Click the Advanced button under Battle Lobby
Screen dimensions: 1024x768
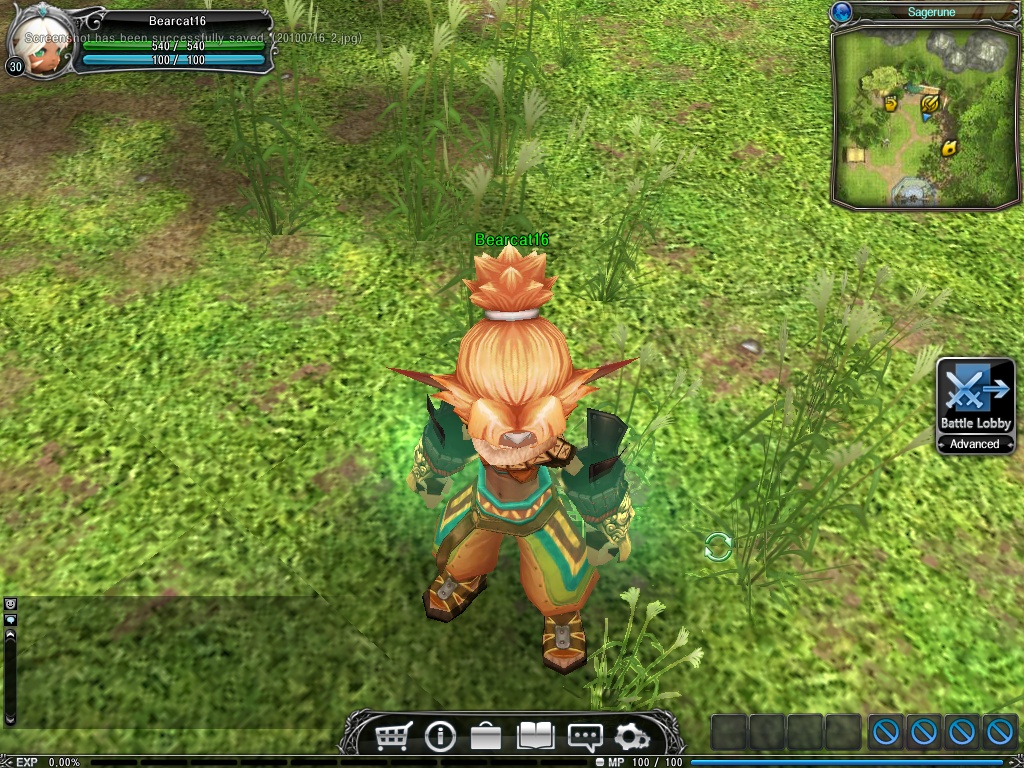click(x=975, y=444)
